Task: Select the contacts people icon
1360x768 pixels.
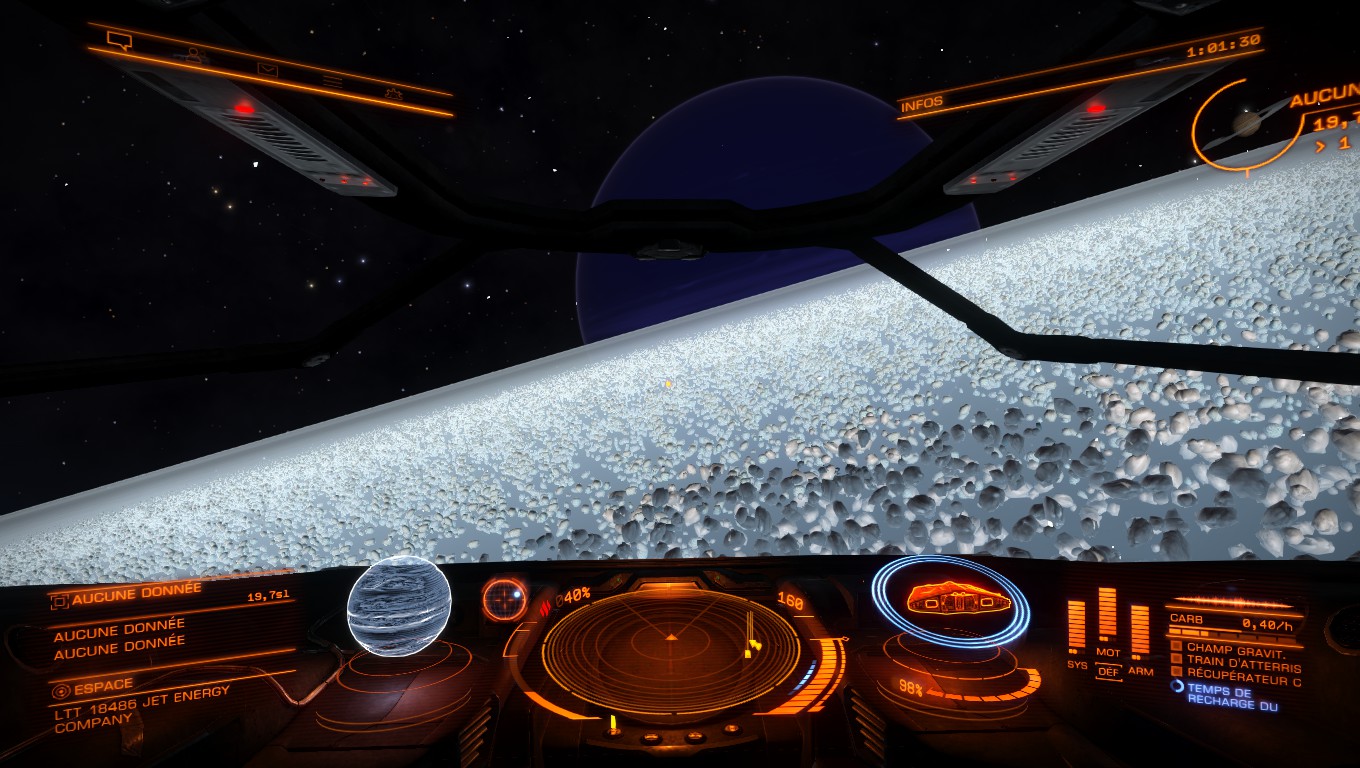Action: (192, 55)
